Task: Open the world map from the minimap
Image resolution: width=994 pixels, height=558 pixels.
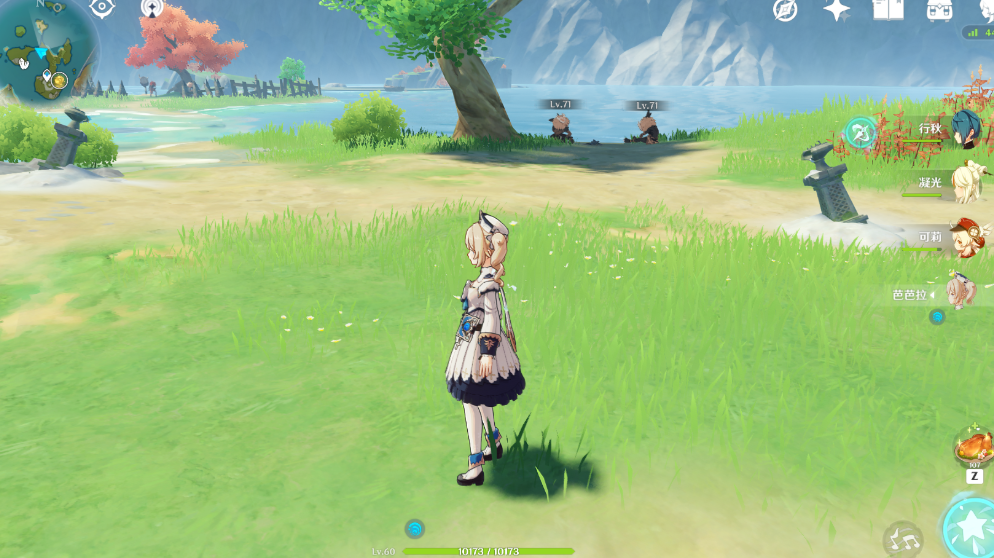Action: point(47,48)
